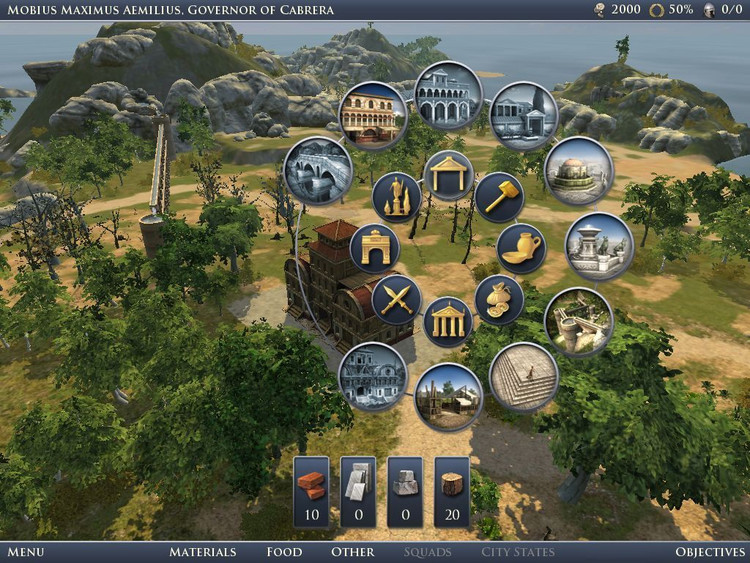
Task: Choose the wooden shed building thumbnail
Action: [448, 397]
